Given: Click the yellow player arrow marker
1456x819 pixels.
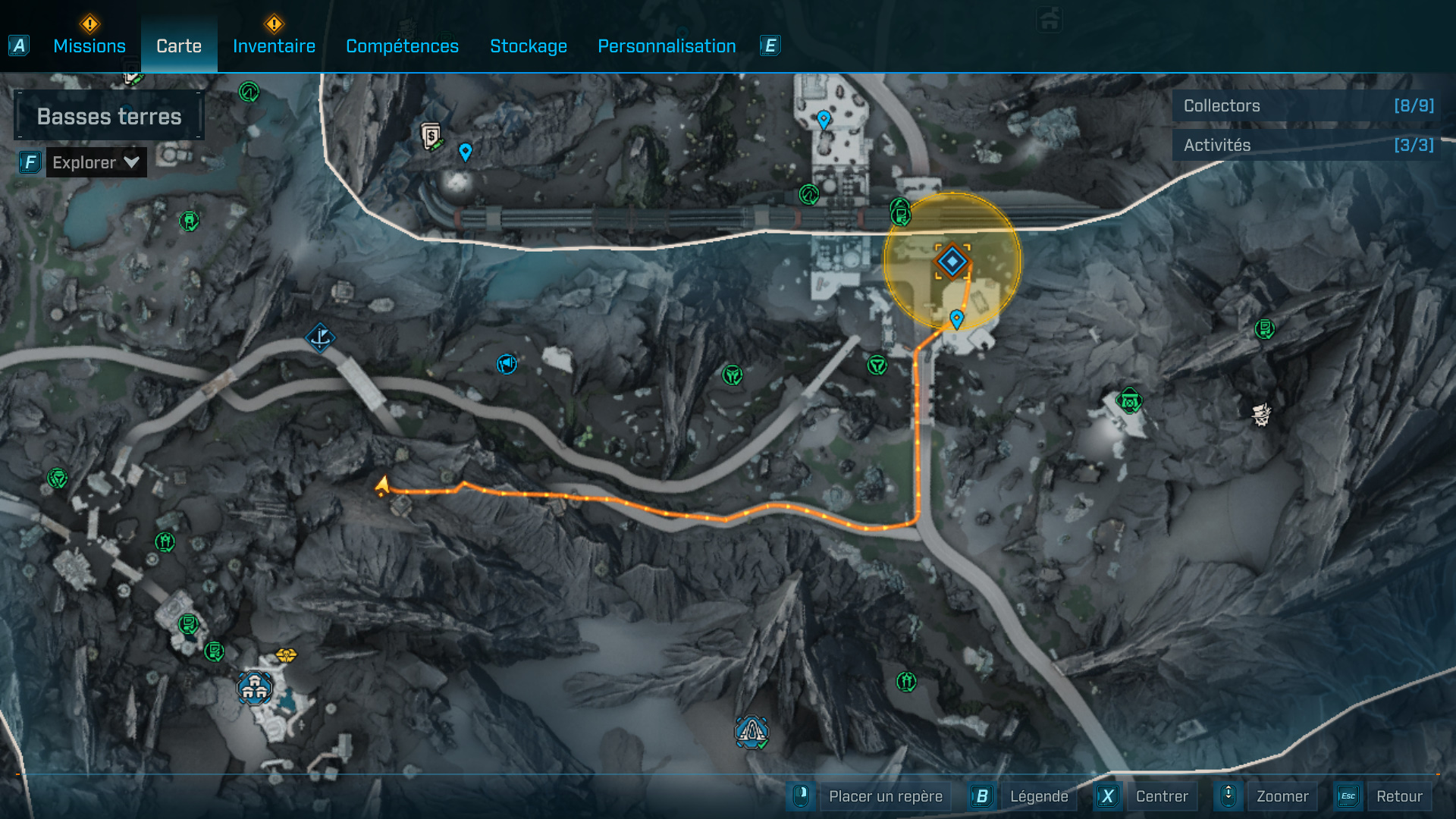Looking at the screenshot, I should (x=382, y=486).
